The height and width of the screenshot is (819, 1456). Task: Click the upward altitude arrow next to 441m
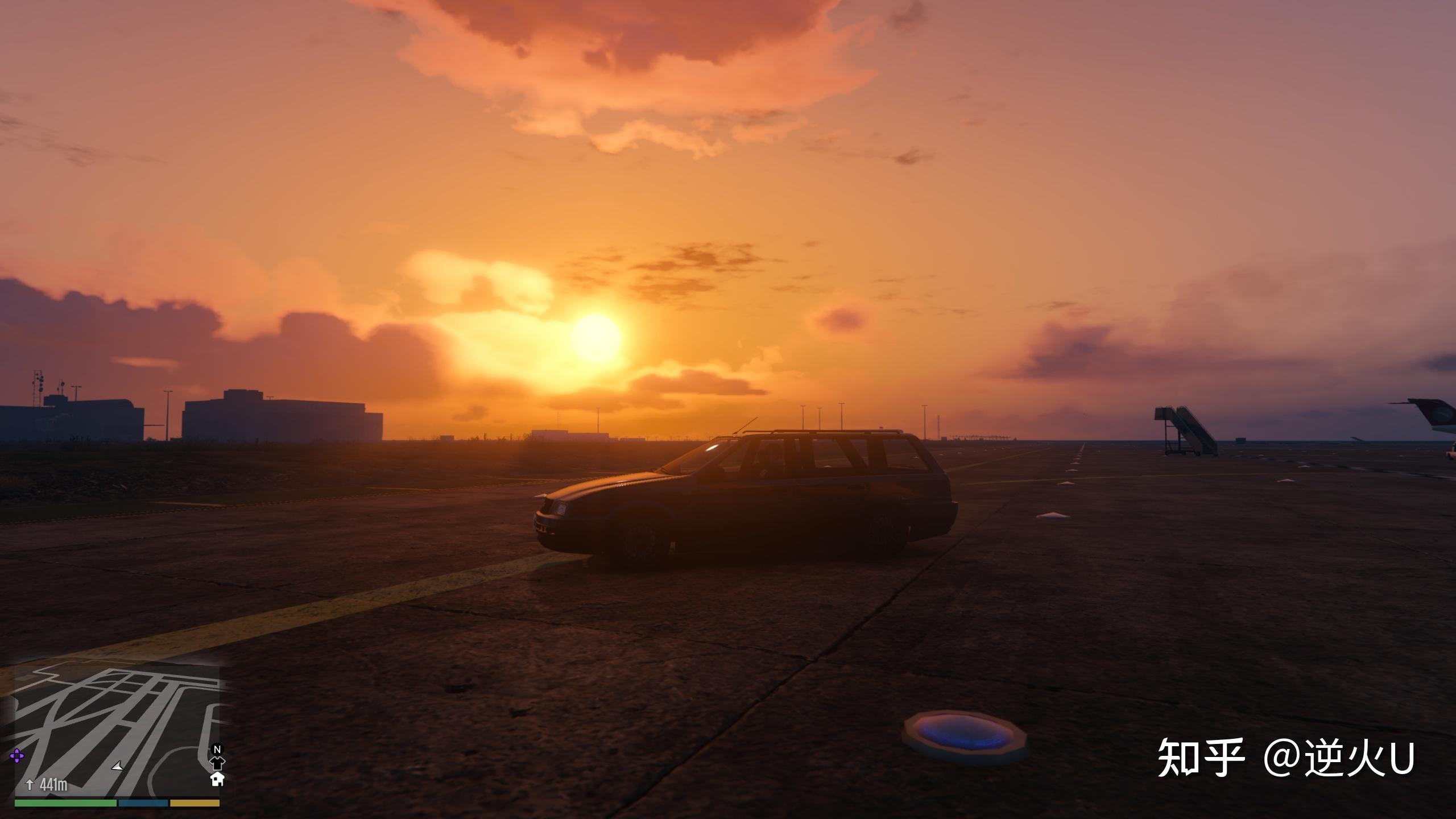(30, 785)
